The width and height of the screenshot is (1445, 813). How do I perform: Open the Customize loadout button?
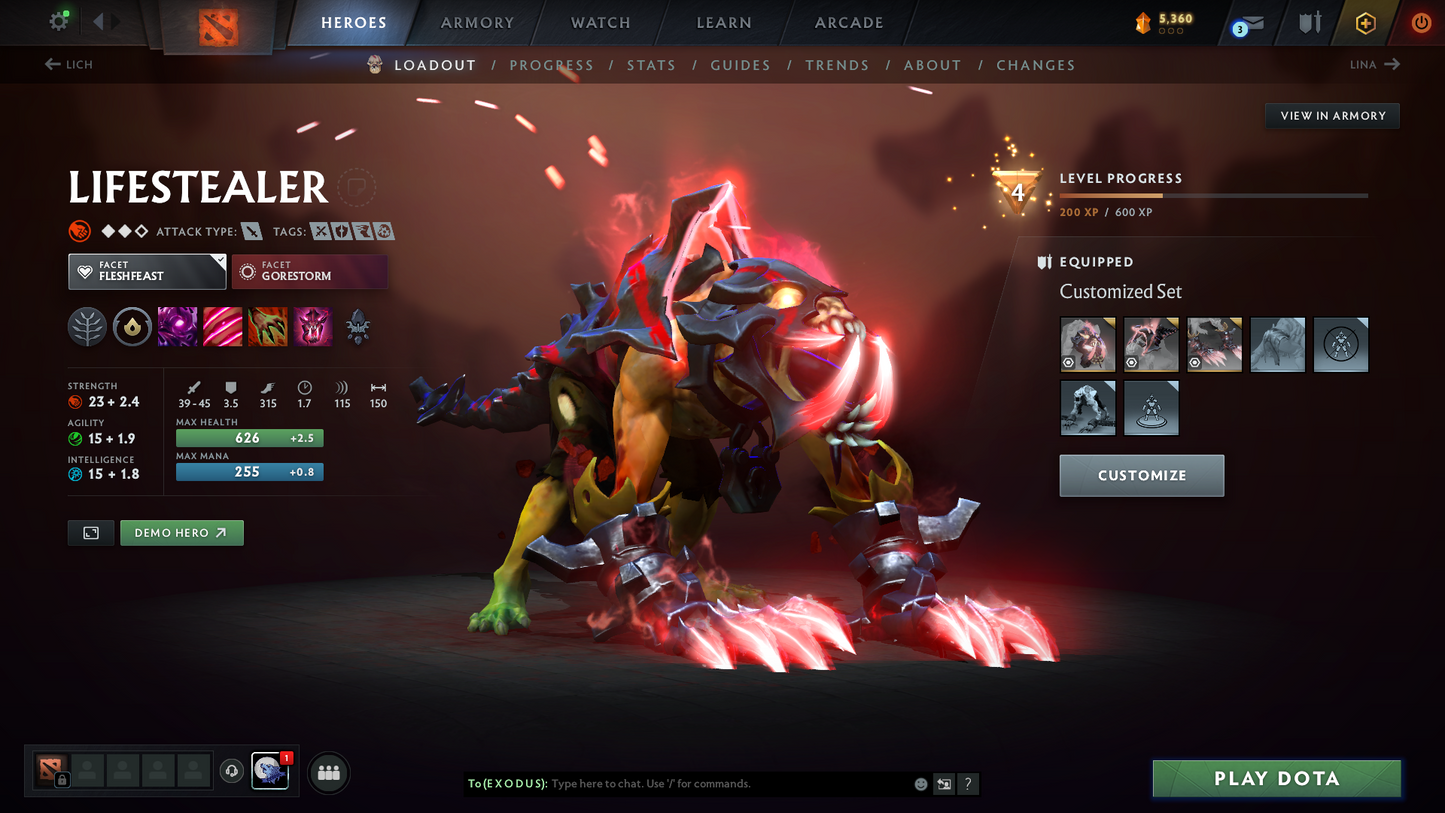pos(1141,476)
